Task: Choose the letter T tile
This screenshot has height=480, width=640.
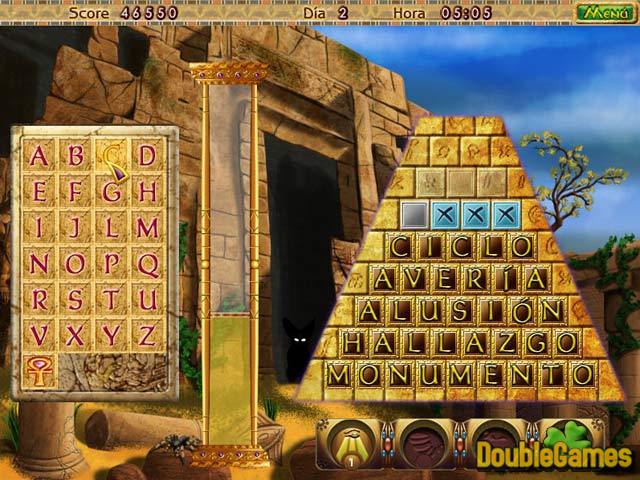Action: coord(111,300)
